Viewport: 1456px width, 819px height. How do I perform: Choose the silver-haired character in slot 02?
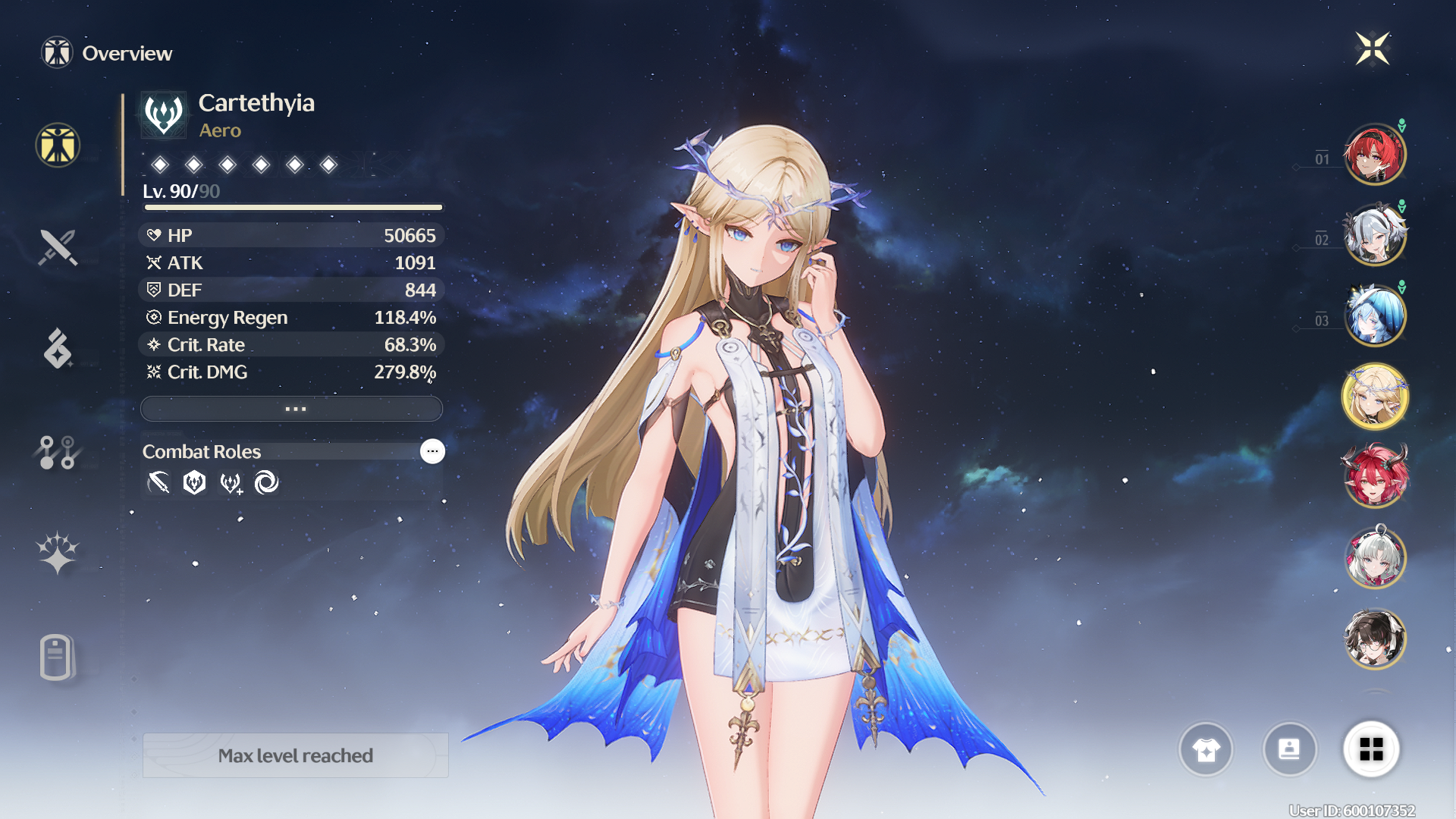point(1374,235)
